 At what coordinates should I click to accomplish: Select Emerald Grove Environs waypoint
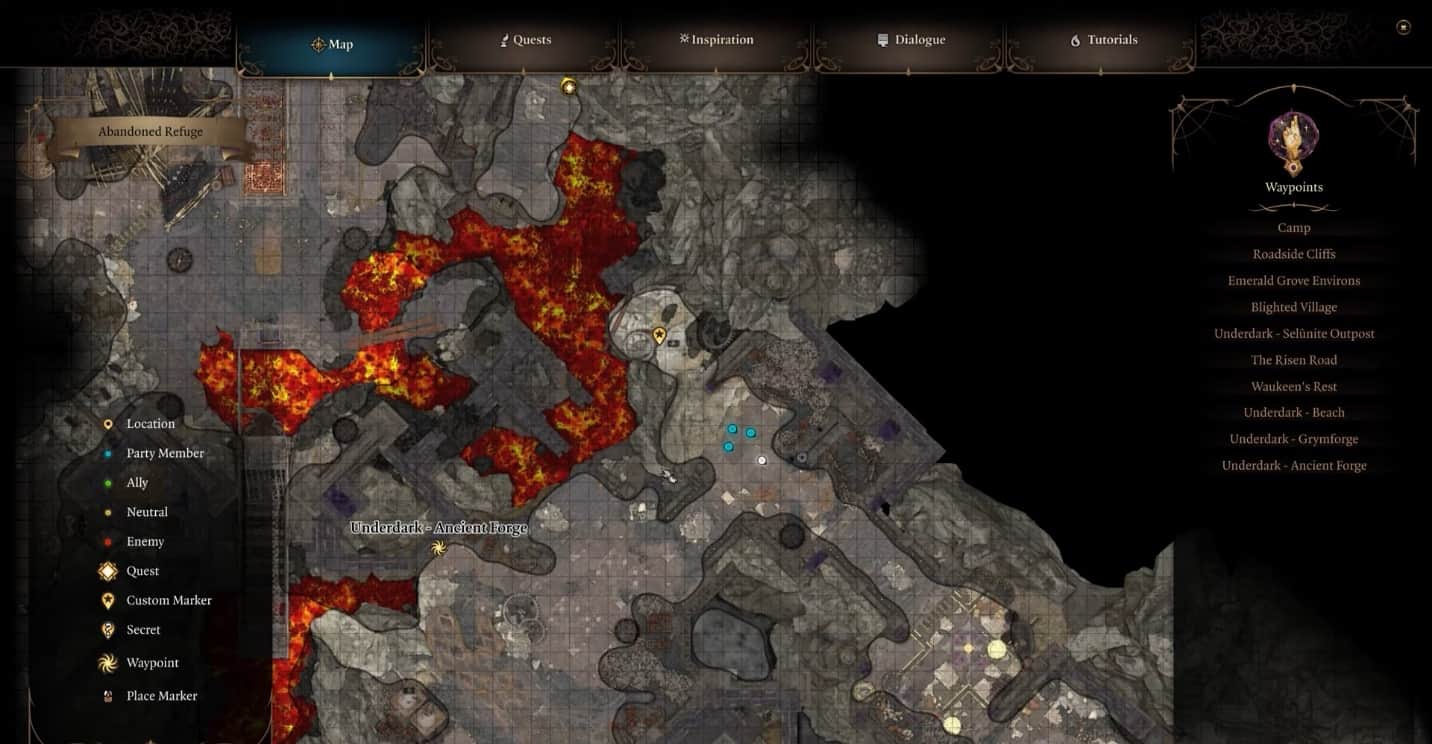(1293, 281)
